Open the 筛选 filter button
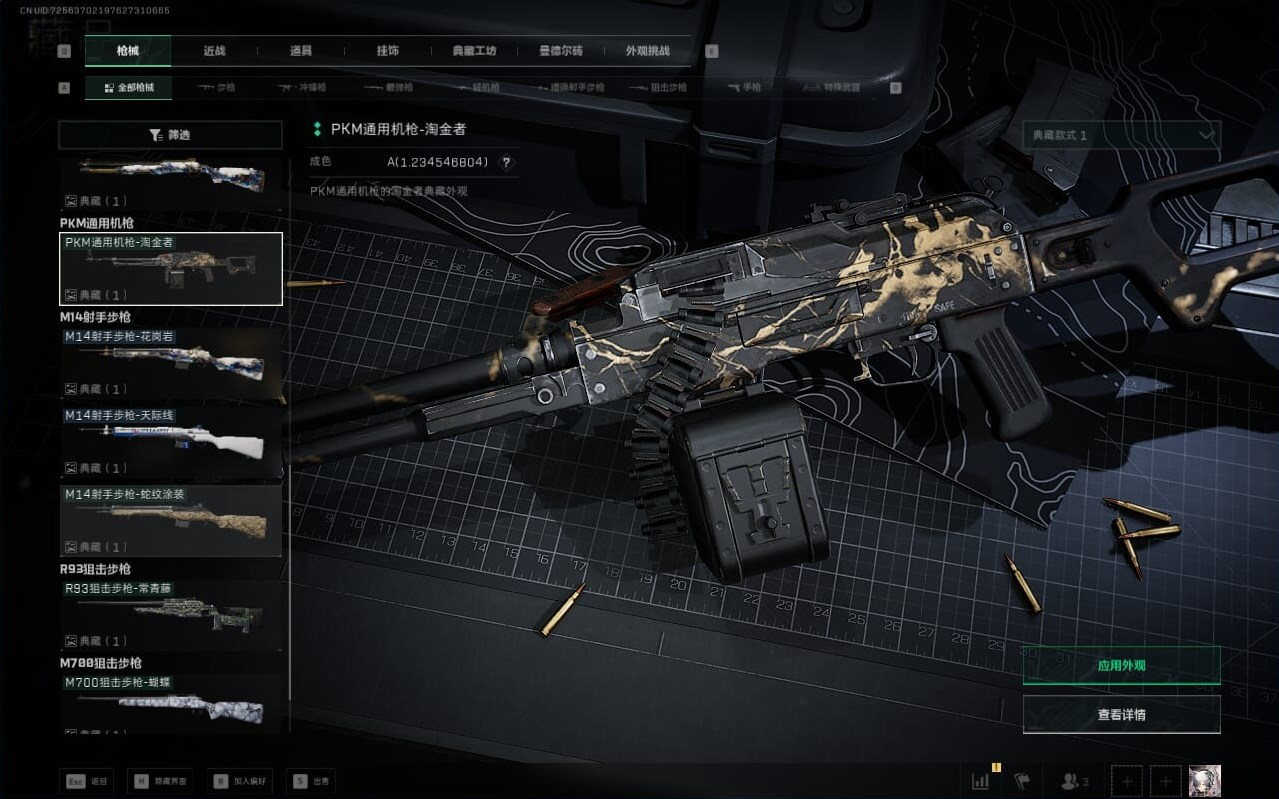Image resolution: width=1279 pixels, height=799 pixels. coord(170,135)
